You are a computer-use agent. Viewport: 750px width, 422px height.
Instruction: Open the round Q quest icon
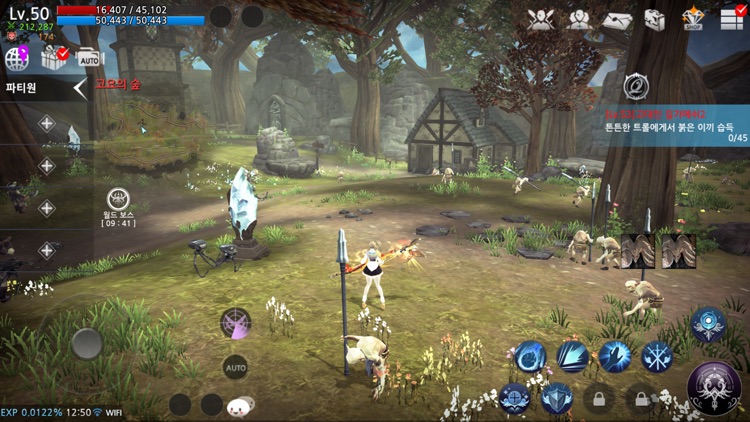pos(634,86)
